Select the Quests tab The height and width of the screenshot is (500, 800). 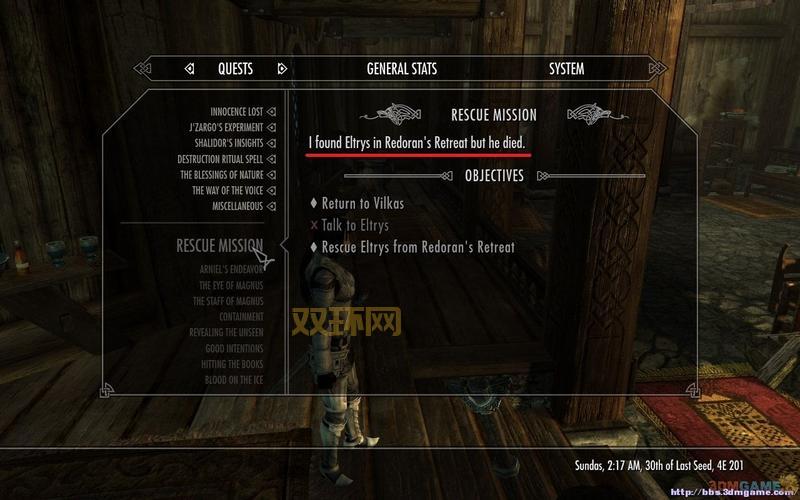pos(235,69)
